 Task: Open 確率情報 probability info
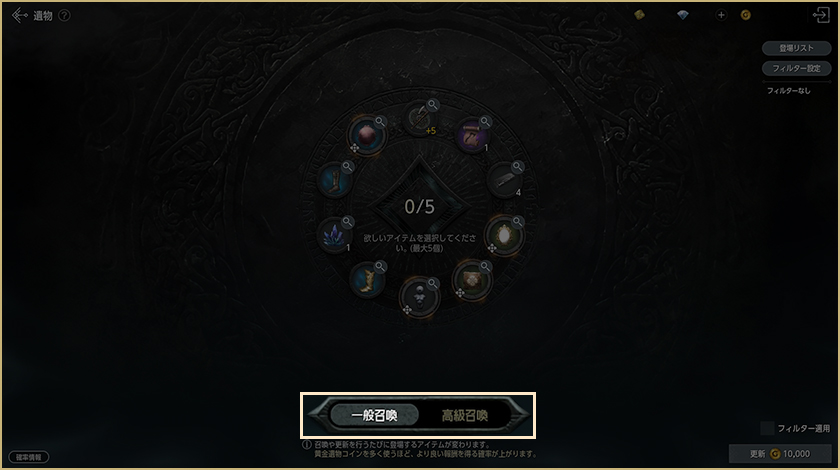[28, 457]
